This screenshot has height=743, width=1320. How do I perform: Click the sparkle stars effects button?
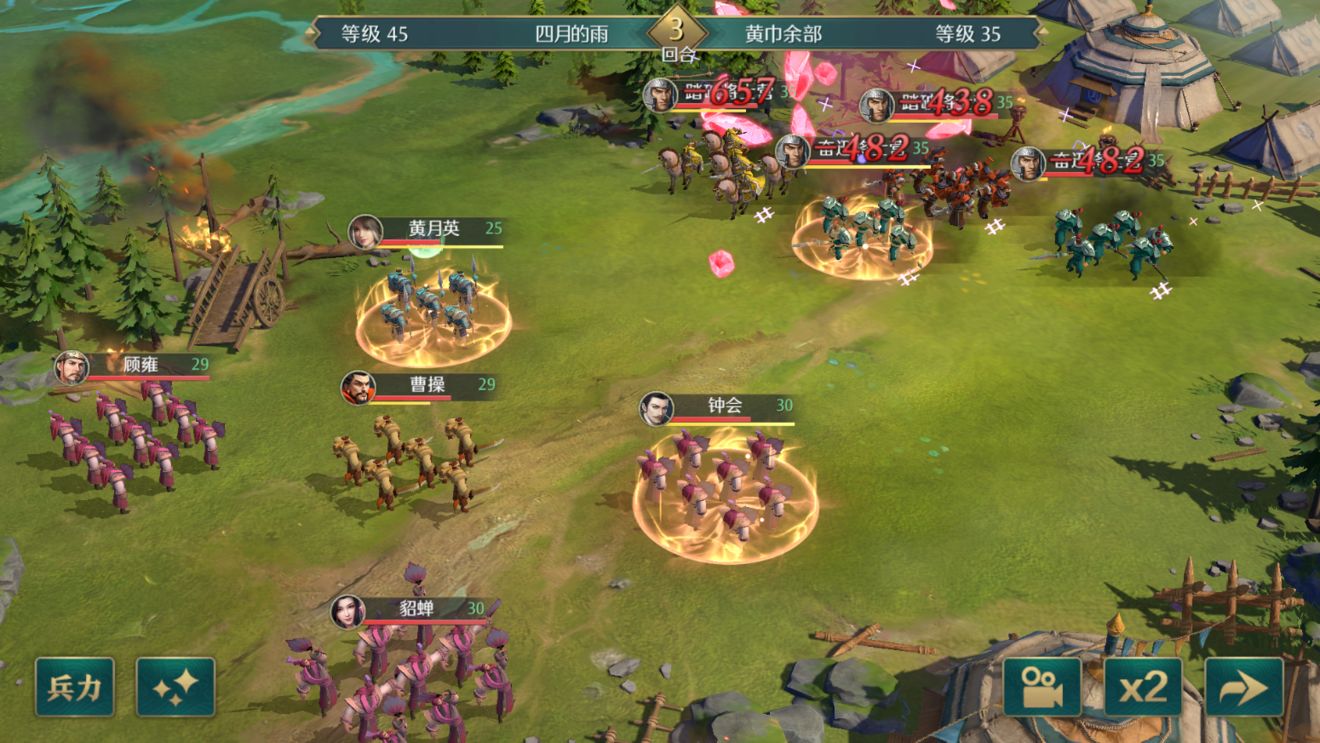tap(176, 686)
